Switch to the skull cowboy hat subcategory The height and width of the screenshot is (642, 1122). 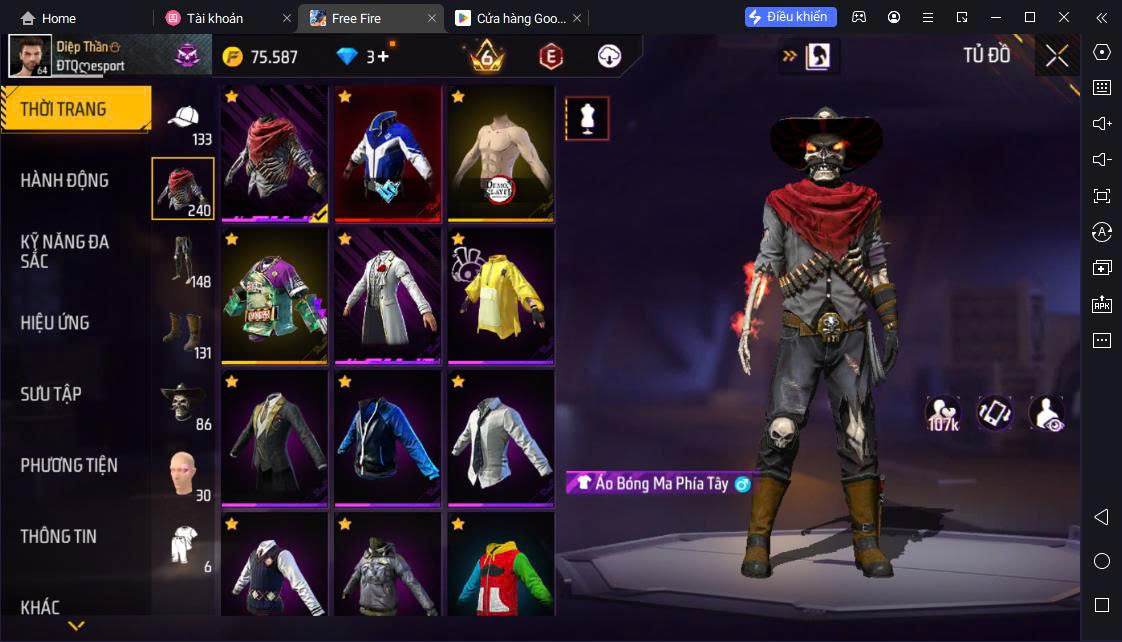[x=183, y=405]
